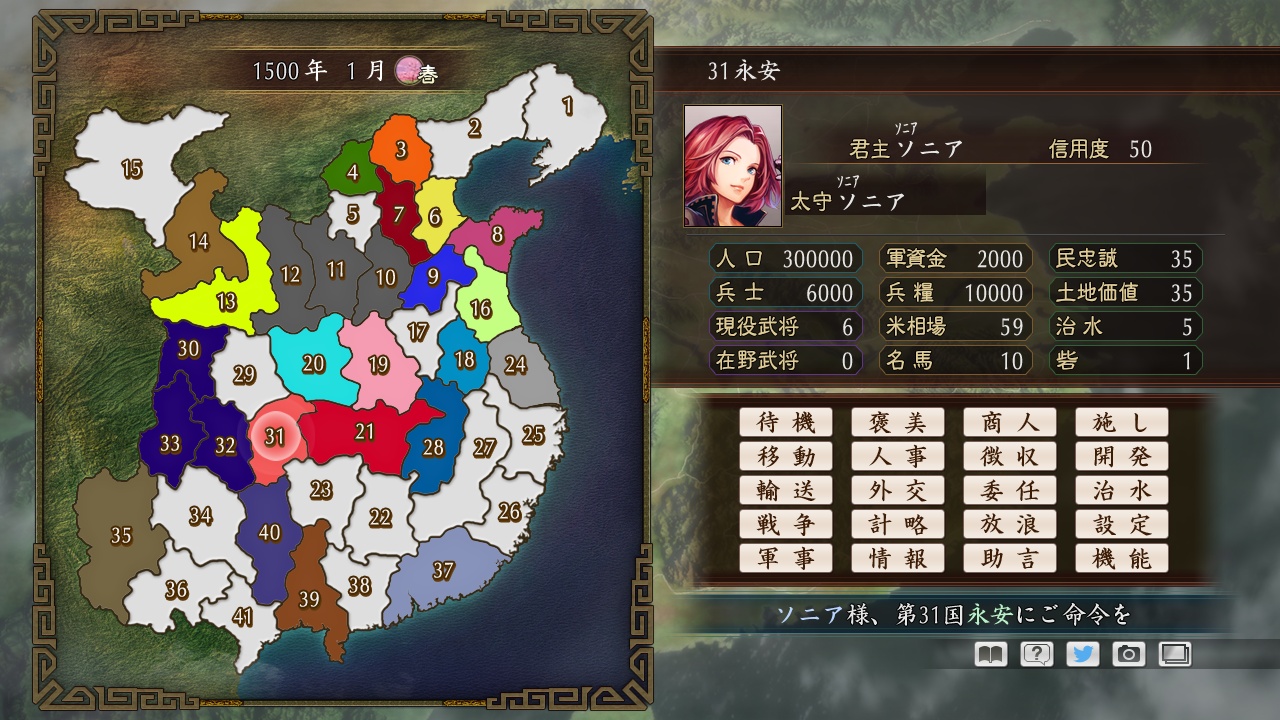
Task: Share to Twitter using the bird icon
Action: pos(1084,654)
